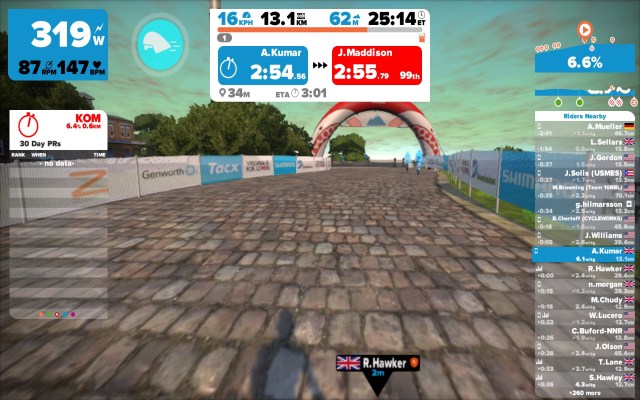Click the R.Hawker rider name tag

coord(377,365)
